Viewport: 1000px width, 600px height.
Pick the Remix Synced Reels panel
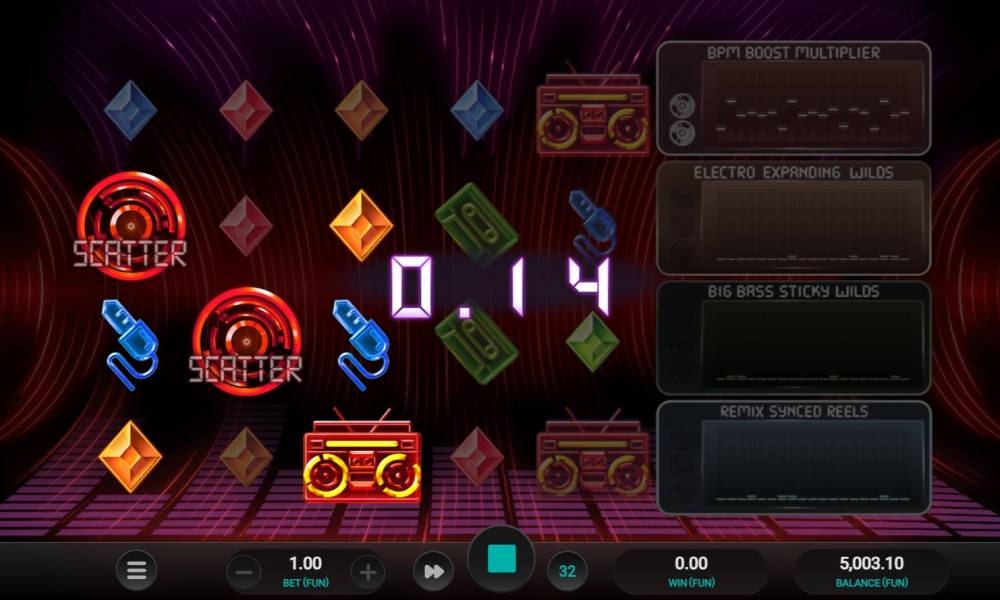pos(793,456)
